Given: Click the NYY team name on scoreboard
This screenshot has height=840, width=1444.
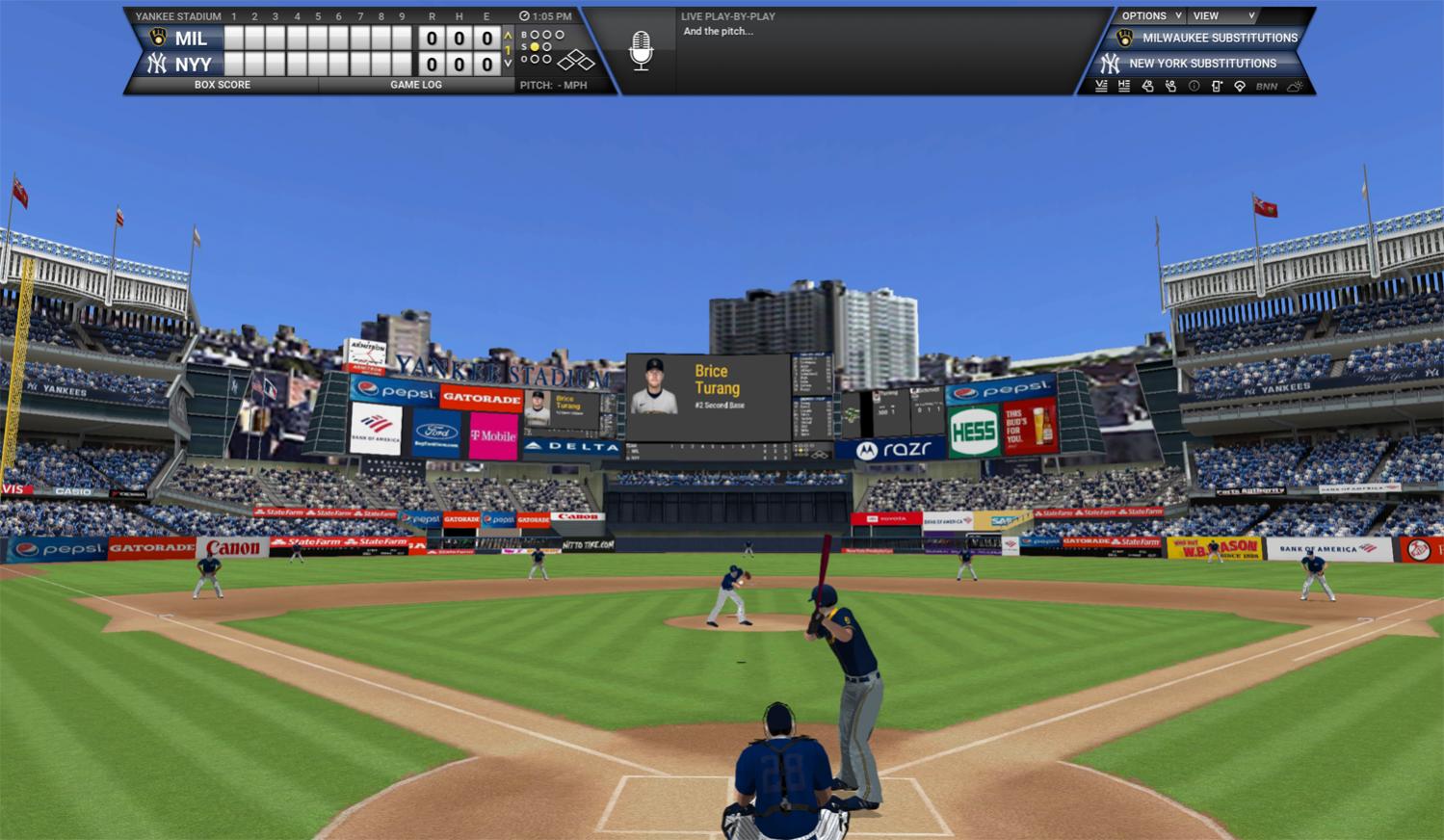Looking at the screenshot, I should coord(193,65).
